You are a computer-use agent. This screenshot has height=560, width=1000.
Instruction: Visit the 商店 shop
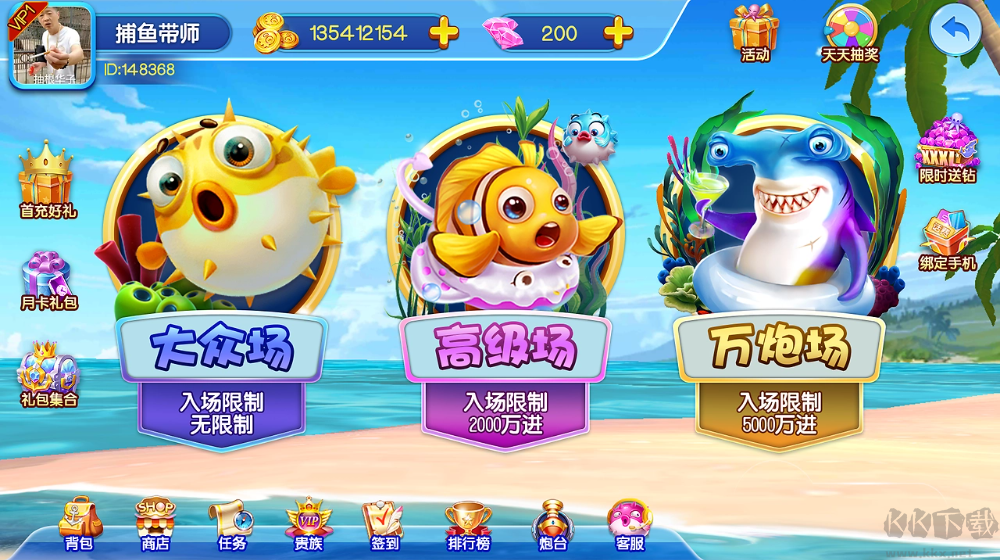click(155, 523)
